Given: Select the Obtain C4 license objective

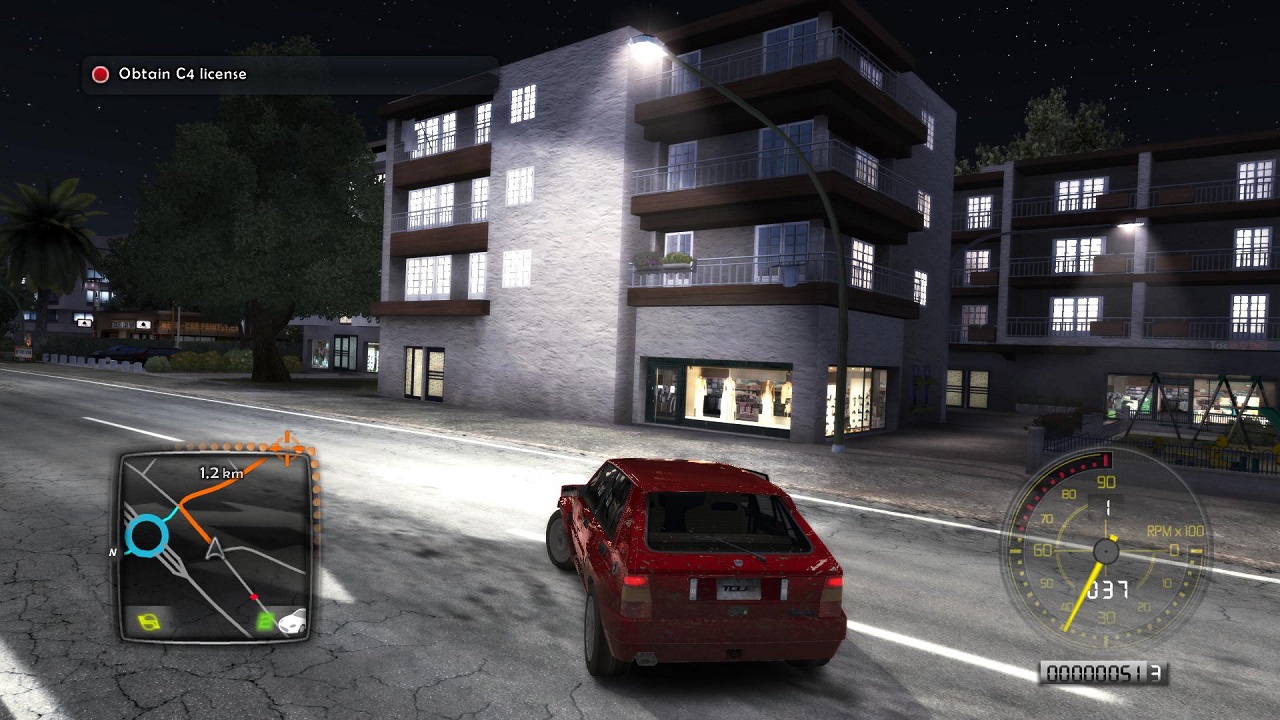Looking at the screenshot, I should 181,74.
